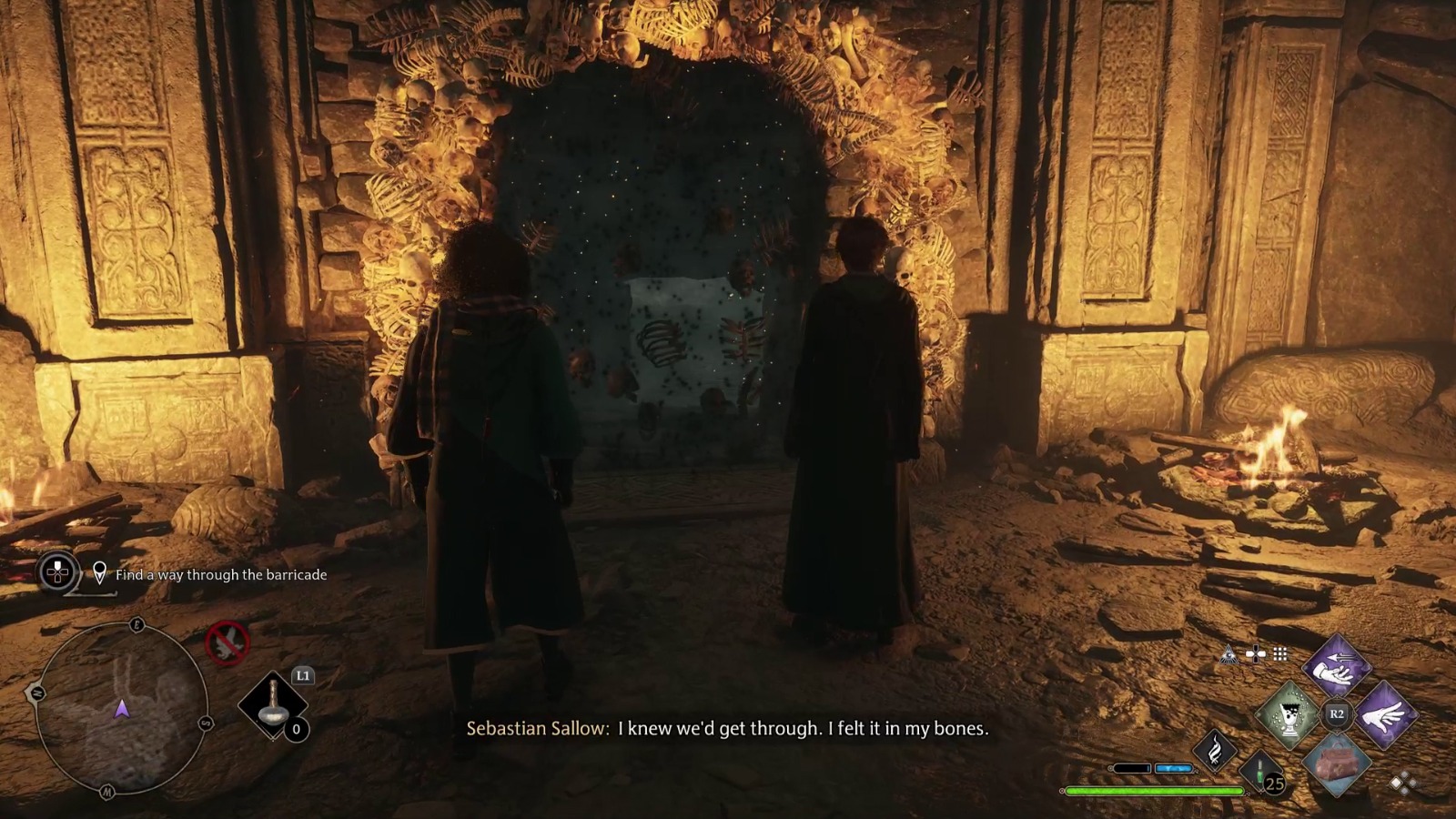Click Sebastian Sallow's dialogue subtitle
1456x819 pixels.
pyautogui.click(x=719, y=728)
